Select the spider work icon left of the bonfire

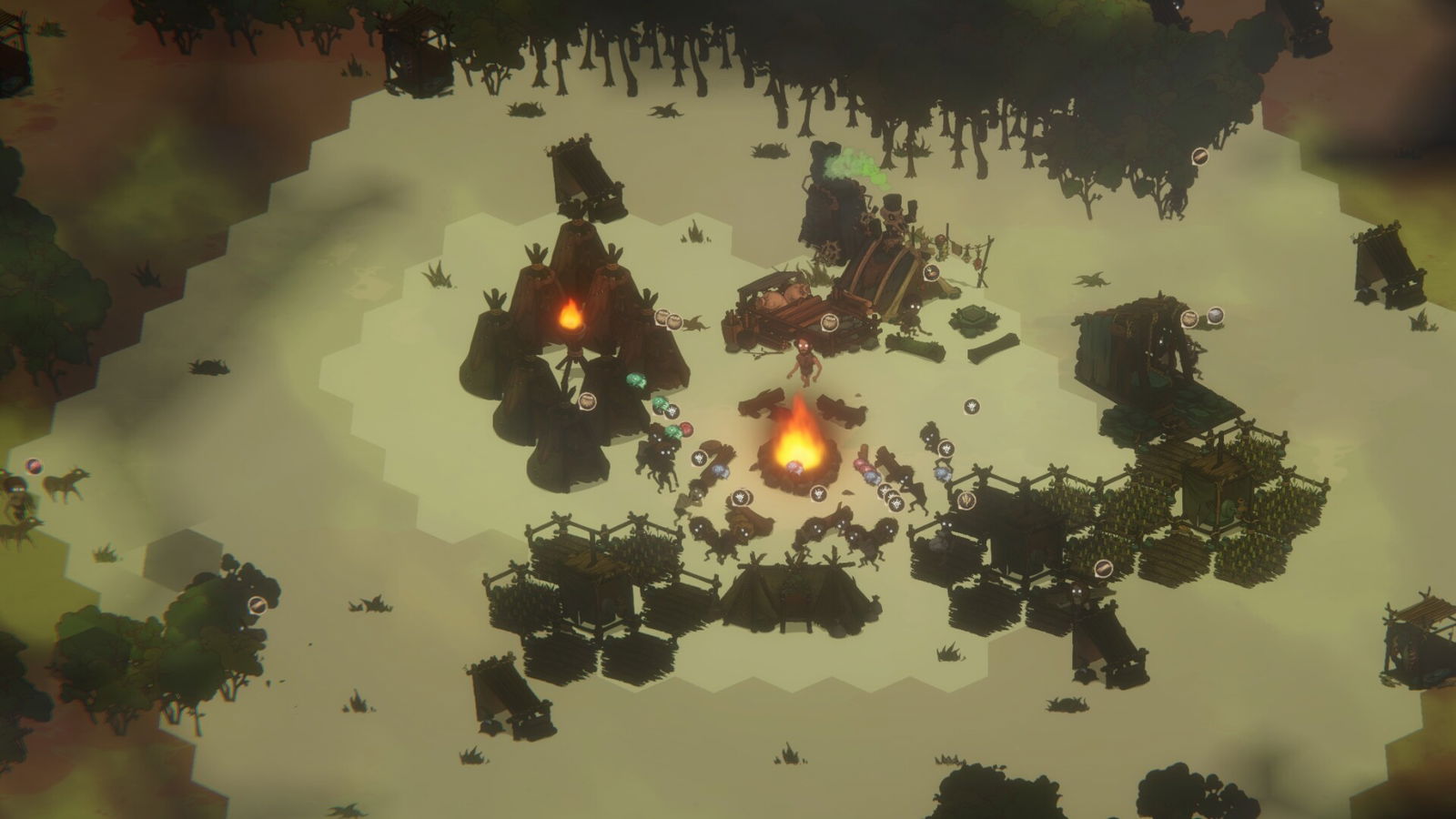point(698,458)
